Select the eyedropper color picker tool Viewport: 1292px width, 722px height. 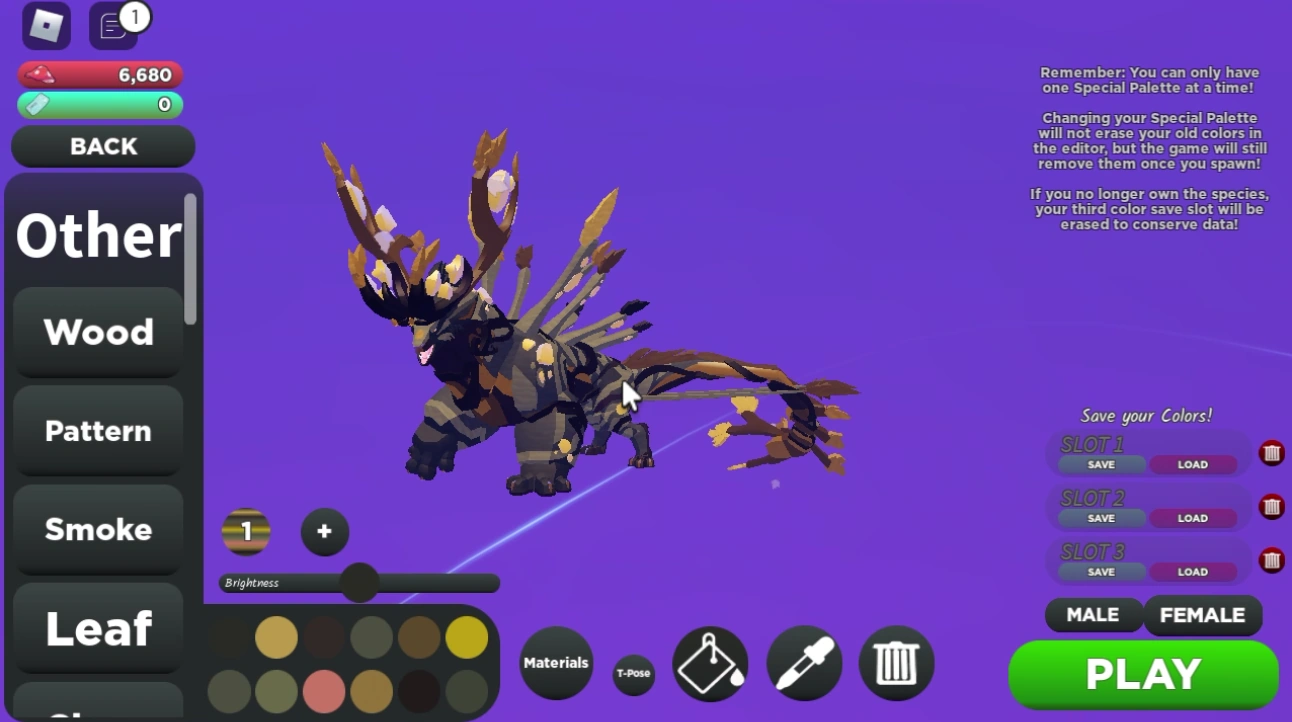tap(804, 663)
